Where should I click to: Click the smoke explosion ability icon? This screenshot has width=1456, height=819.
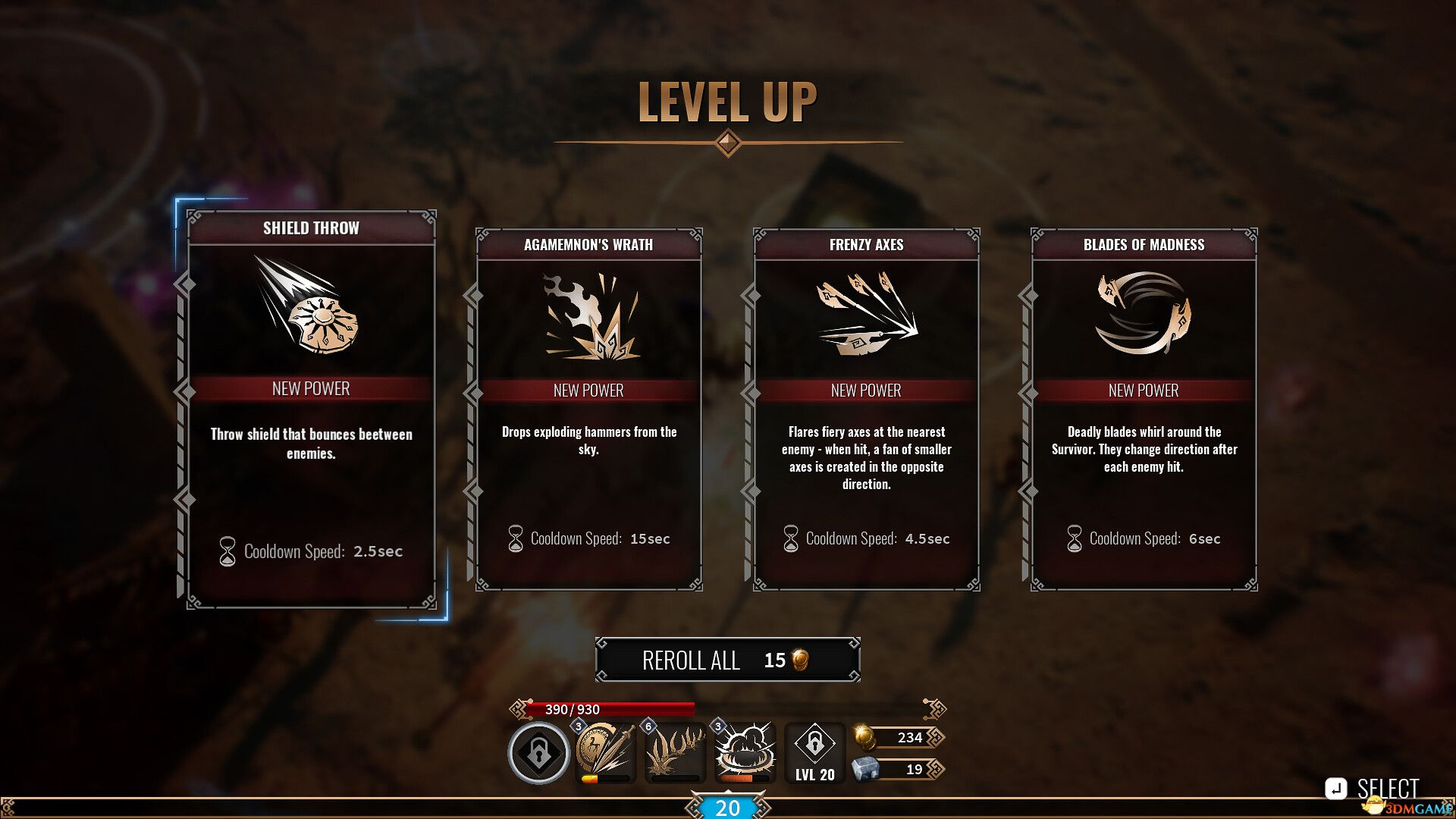pyautogui.click(x=745, y=752)
